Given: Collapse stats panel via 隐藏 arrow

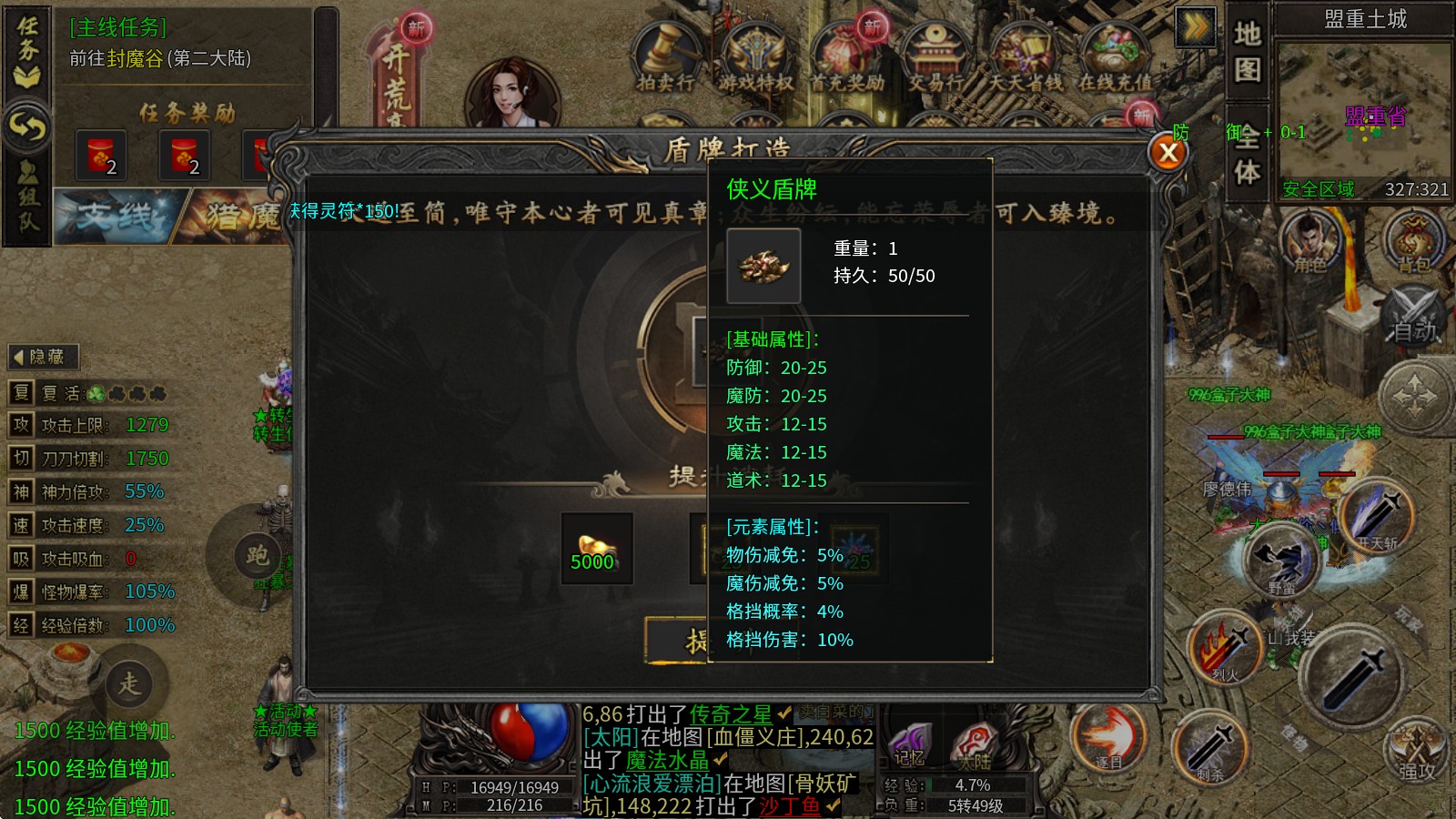Looking at the screenshot, I should coord(42,357).
